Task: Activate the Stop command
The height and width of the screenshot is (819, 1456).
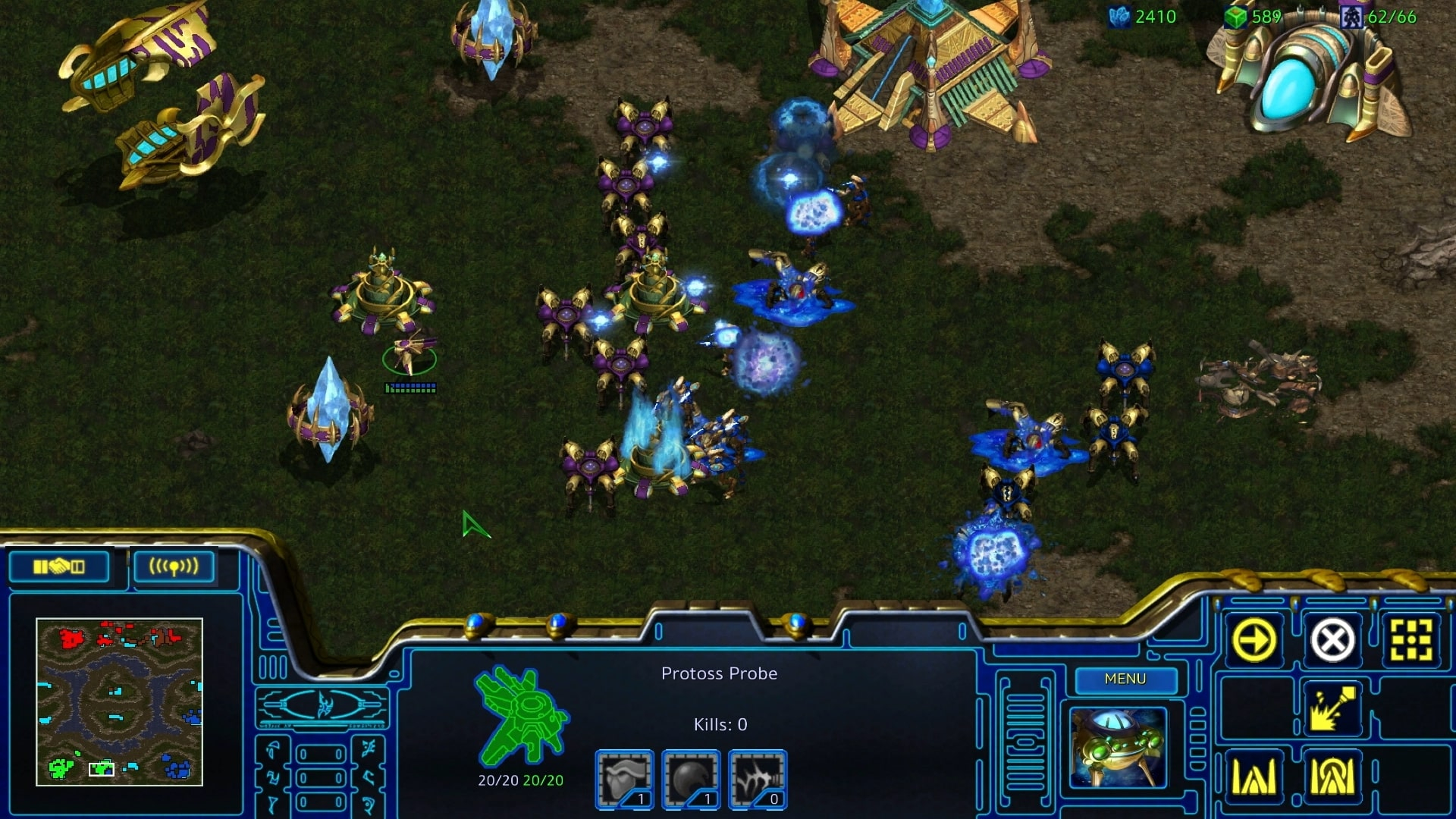Action: coord(1332,640)
